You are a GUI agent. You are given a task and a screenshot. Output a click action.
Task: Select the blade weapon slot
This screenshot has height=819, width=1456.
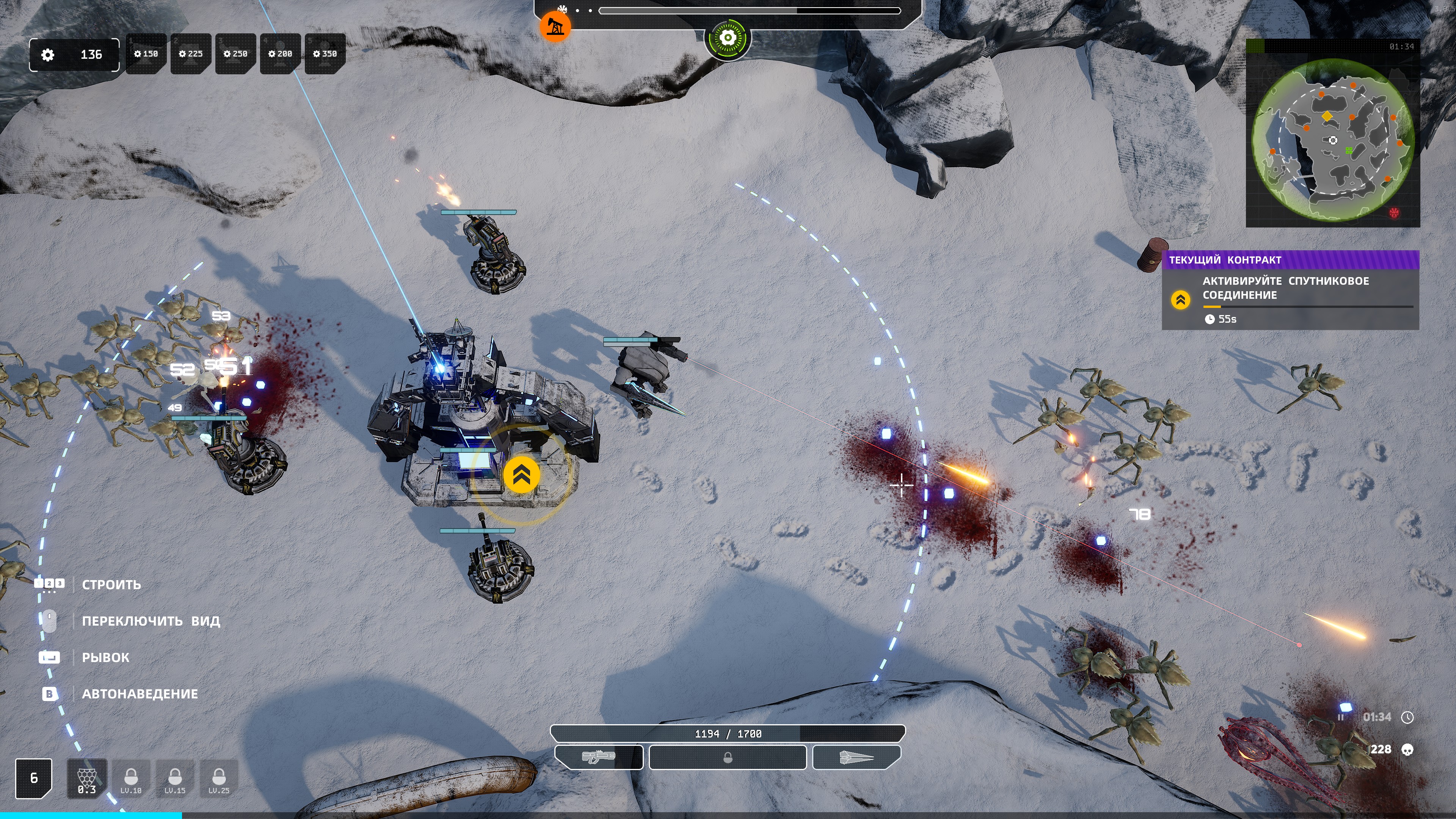point(856,758)
